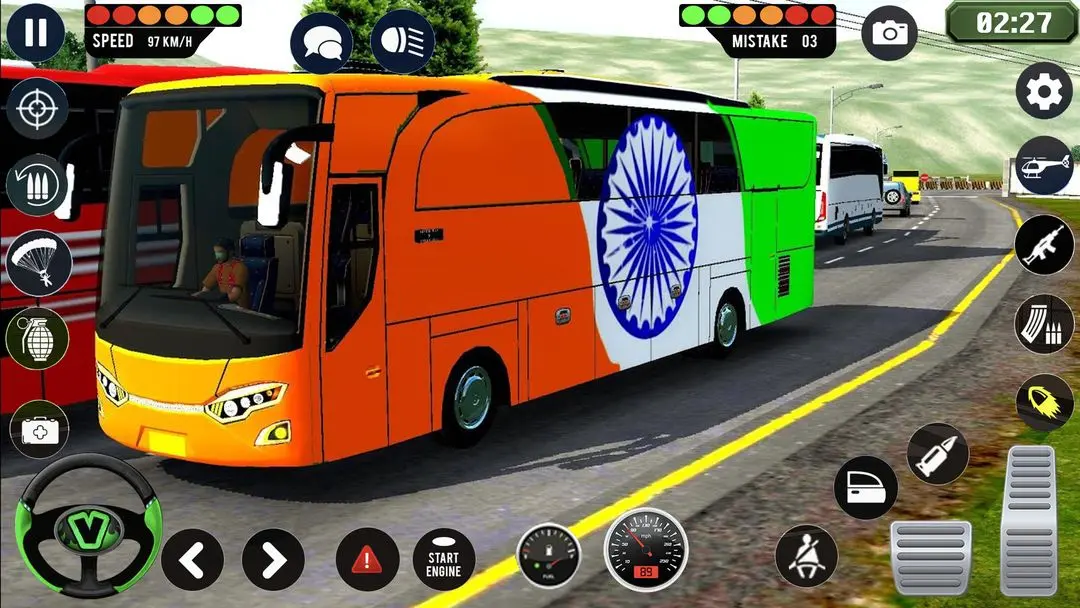Select the grenade icon

[38, 338]
